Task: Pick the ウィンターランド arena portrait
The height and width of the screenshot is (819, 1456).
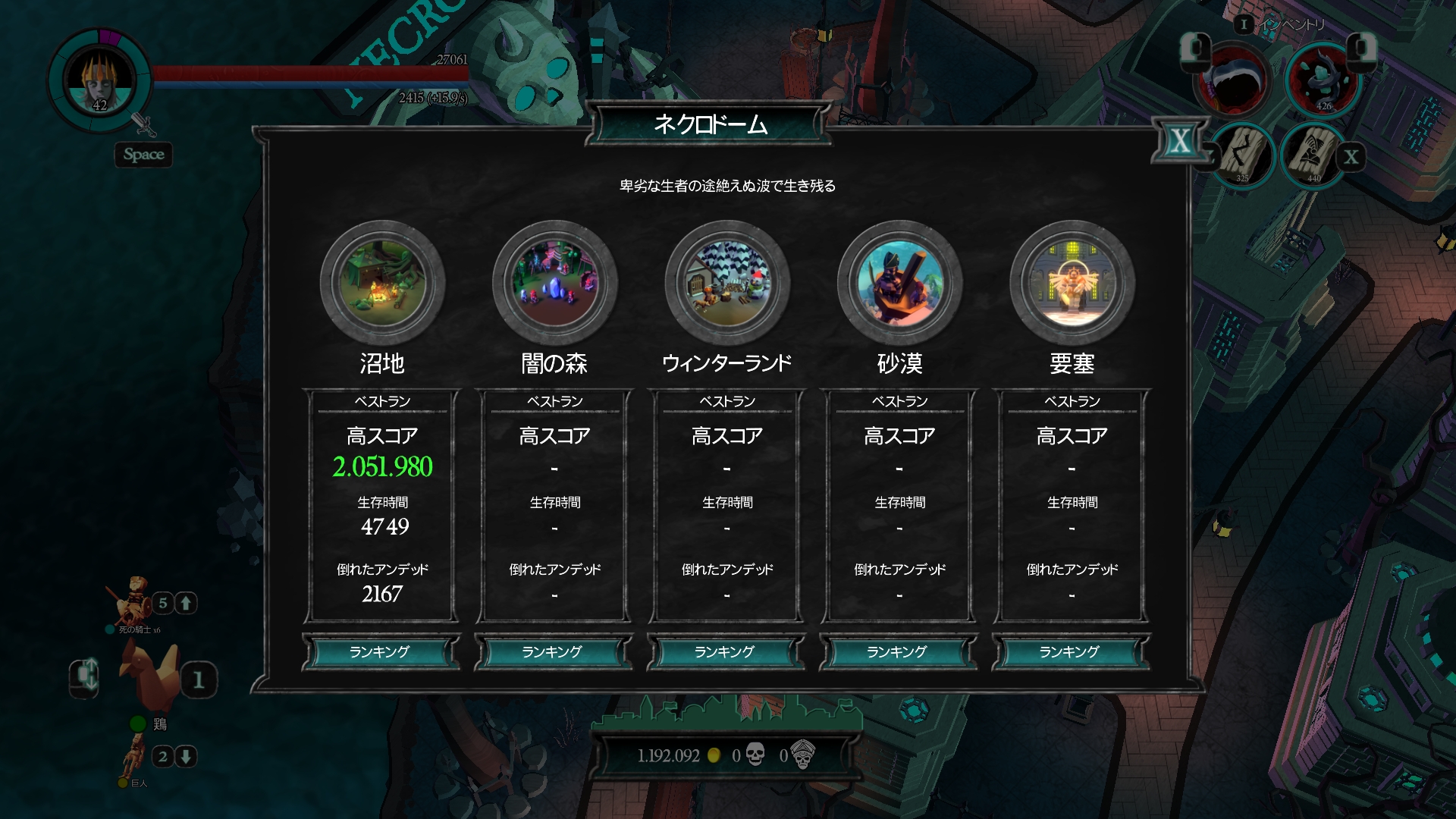Action: tap(727, 283)
